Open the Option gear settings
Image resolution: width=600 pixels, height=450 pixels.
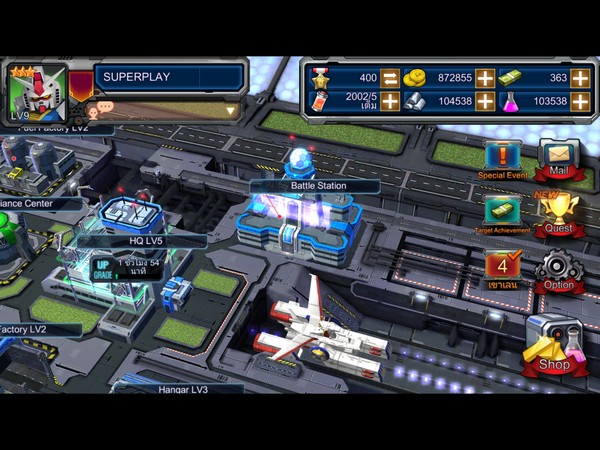click(558, 270)
